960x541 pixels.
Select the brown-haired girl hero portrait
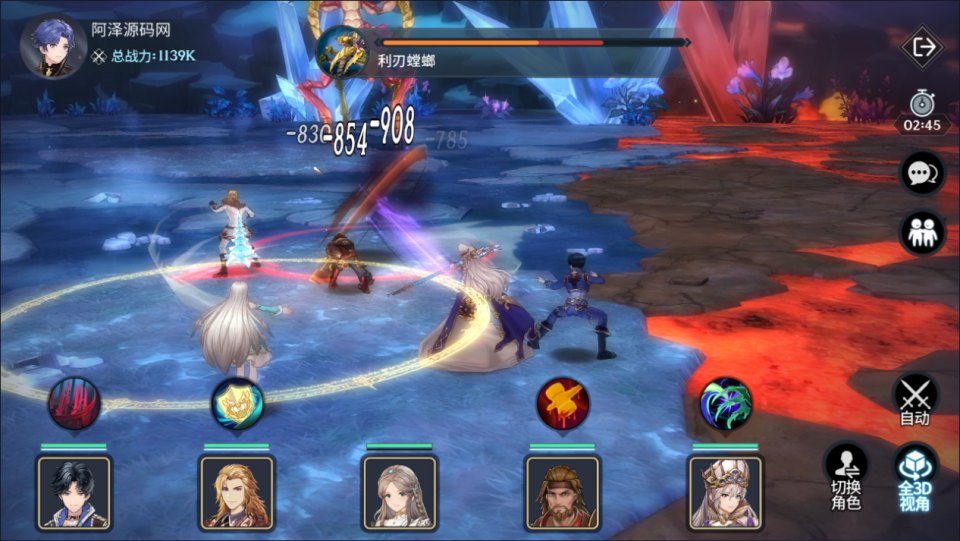[400, 491]
